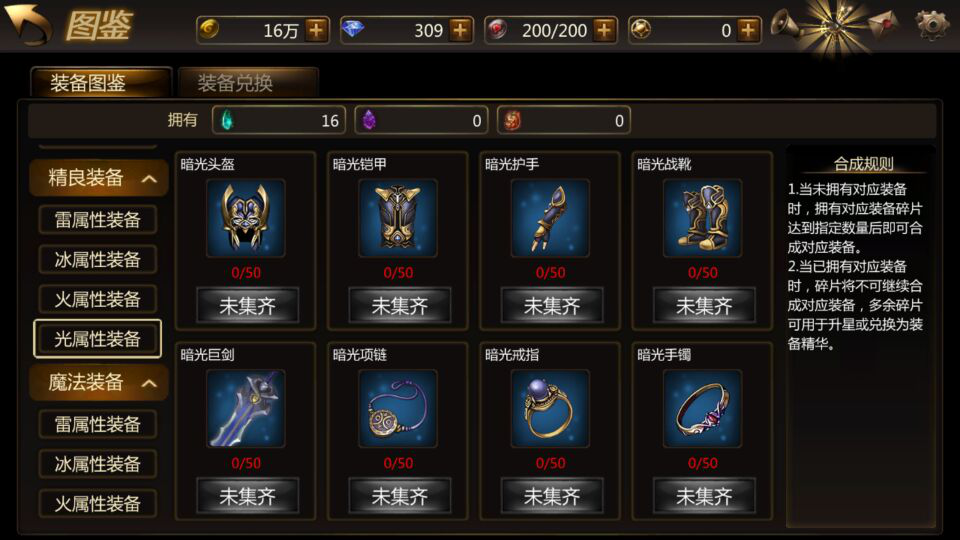Open the gear settings icon
The width and height of the screenshot is (960, 540).
[x=931, y=23]
